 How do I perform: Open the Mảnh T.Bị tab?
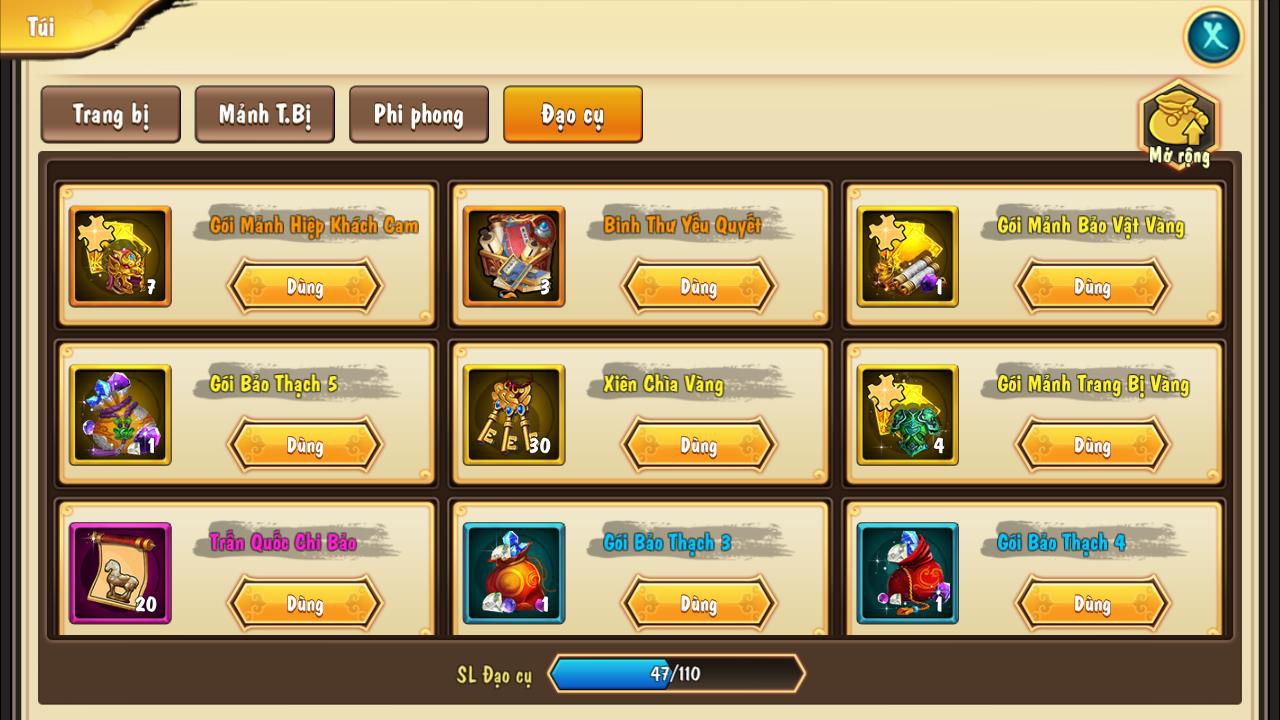[x=264, y=115]
